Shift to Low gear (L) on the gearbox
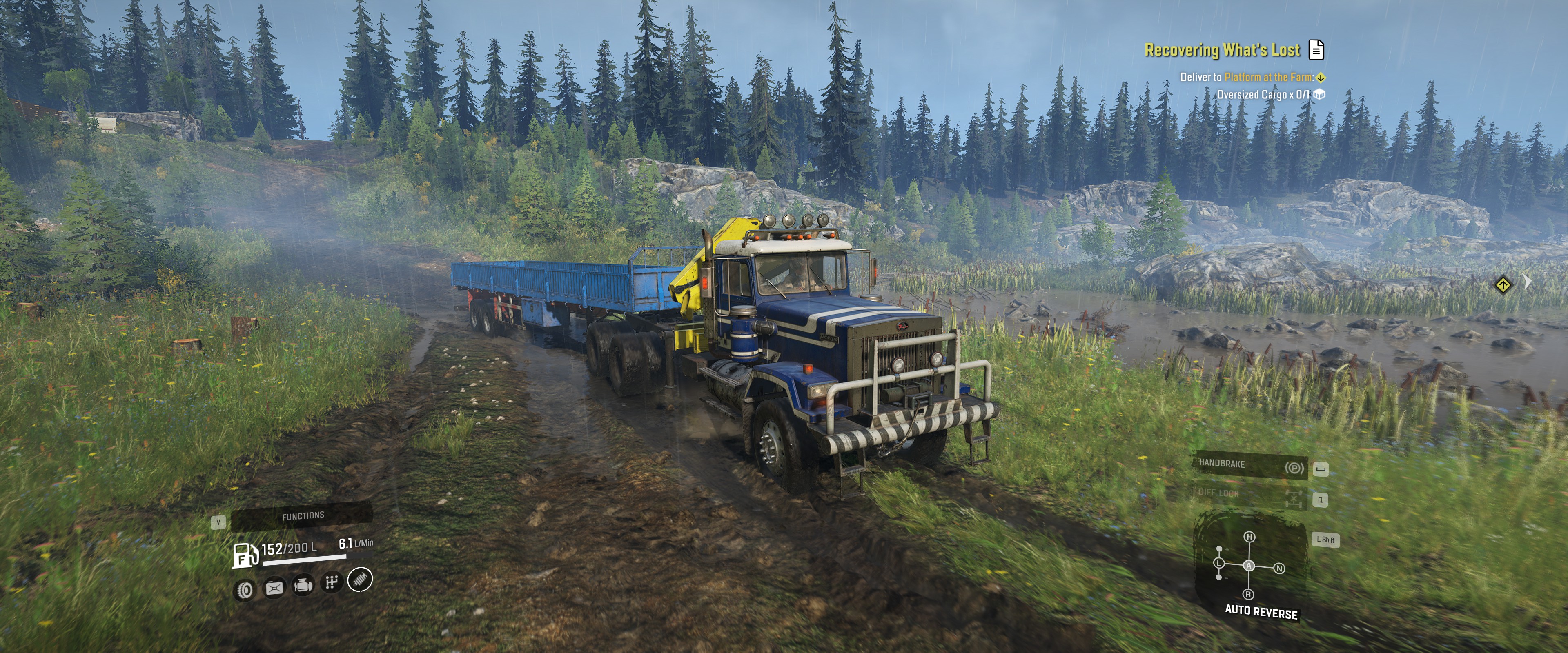The image size is (1568, 653). [1219, 563]
